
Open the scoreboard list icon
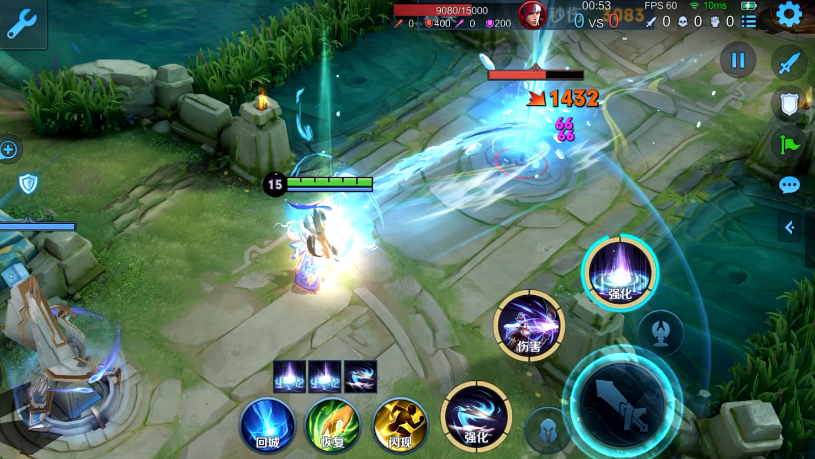pyautogui.click(x=748, y=22)
